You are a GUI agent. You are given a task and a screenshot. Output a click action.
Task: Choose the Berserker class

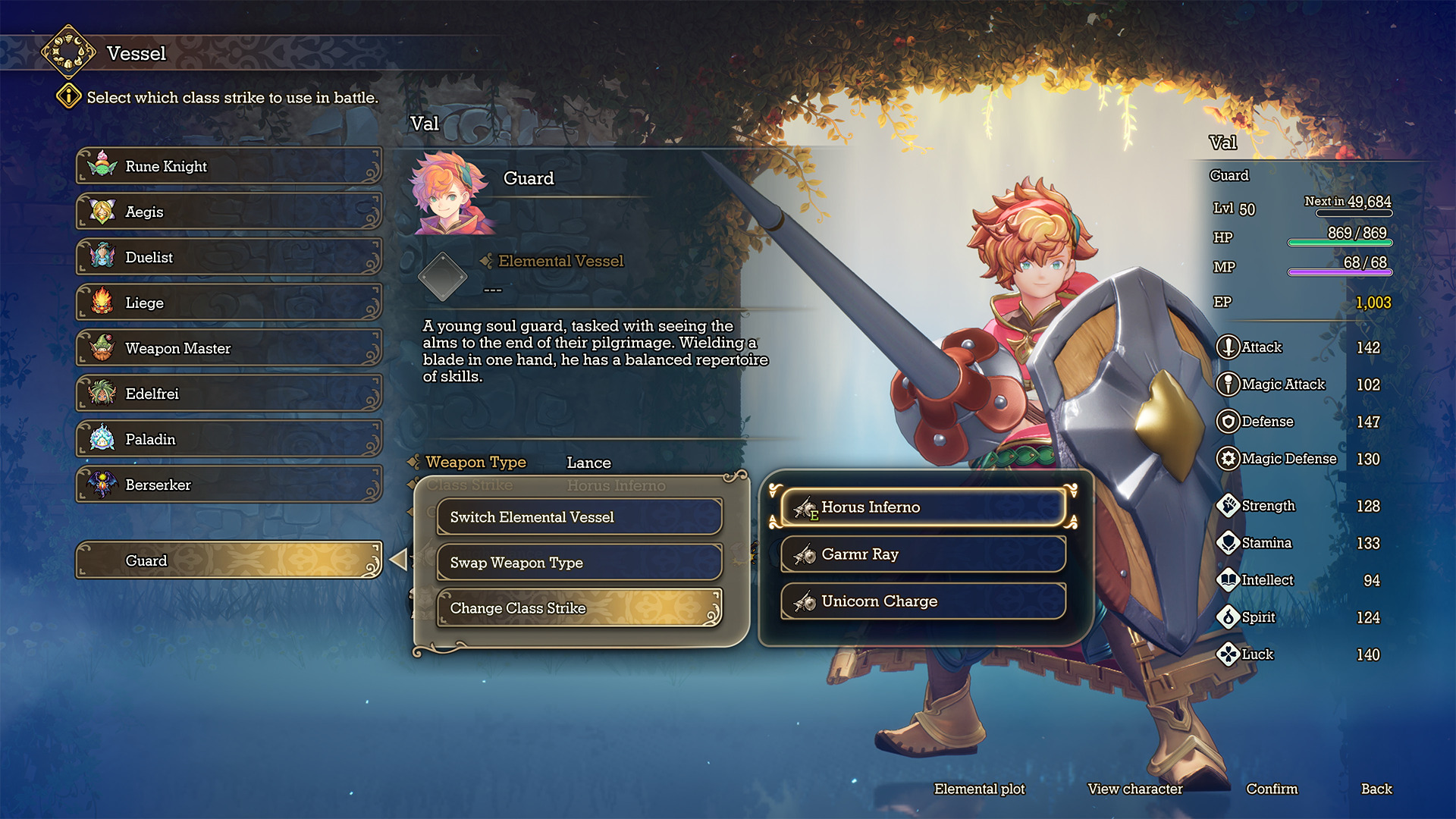[x=228, y=485]
